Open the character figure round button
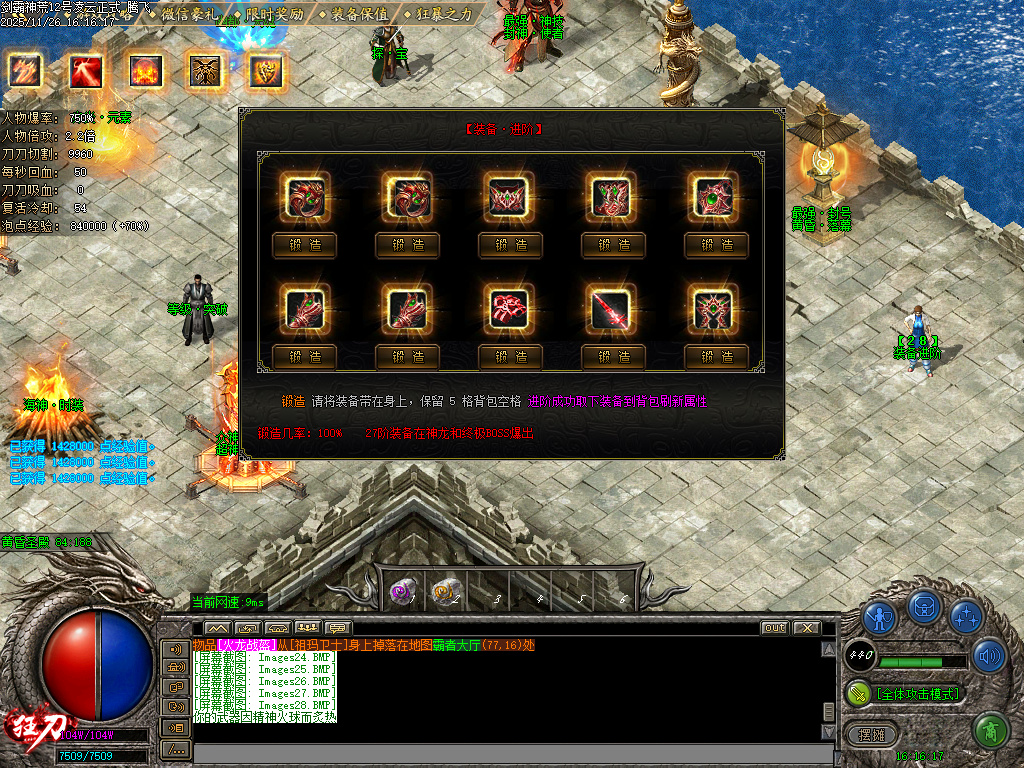 click(x=879, y=616)
